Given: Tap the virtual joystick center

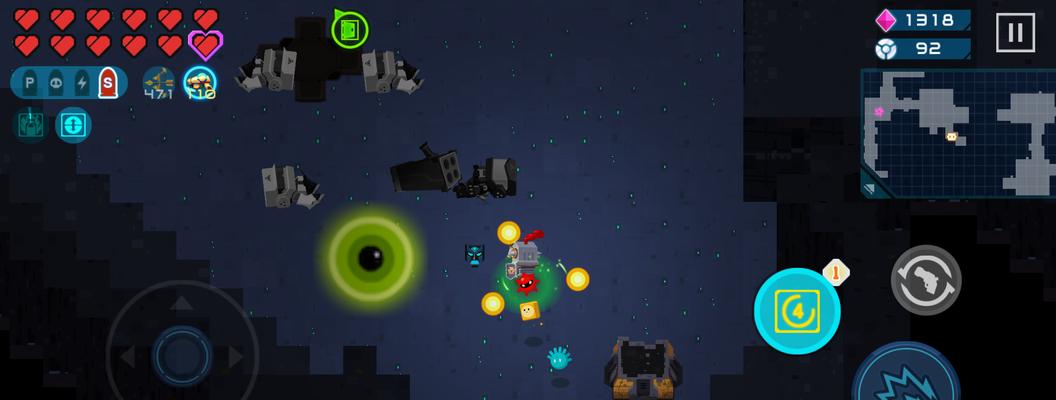Looking at the screenshot, I should [x=181, y=355].
